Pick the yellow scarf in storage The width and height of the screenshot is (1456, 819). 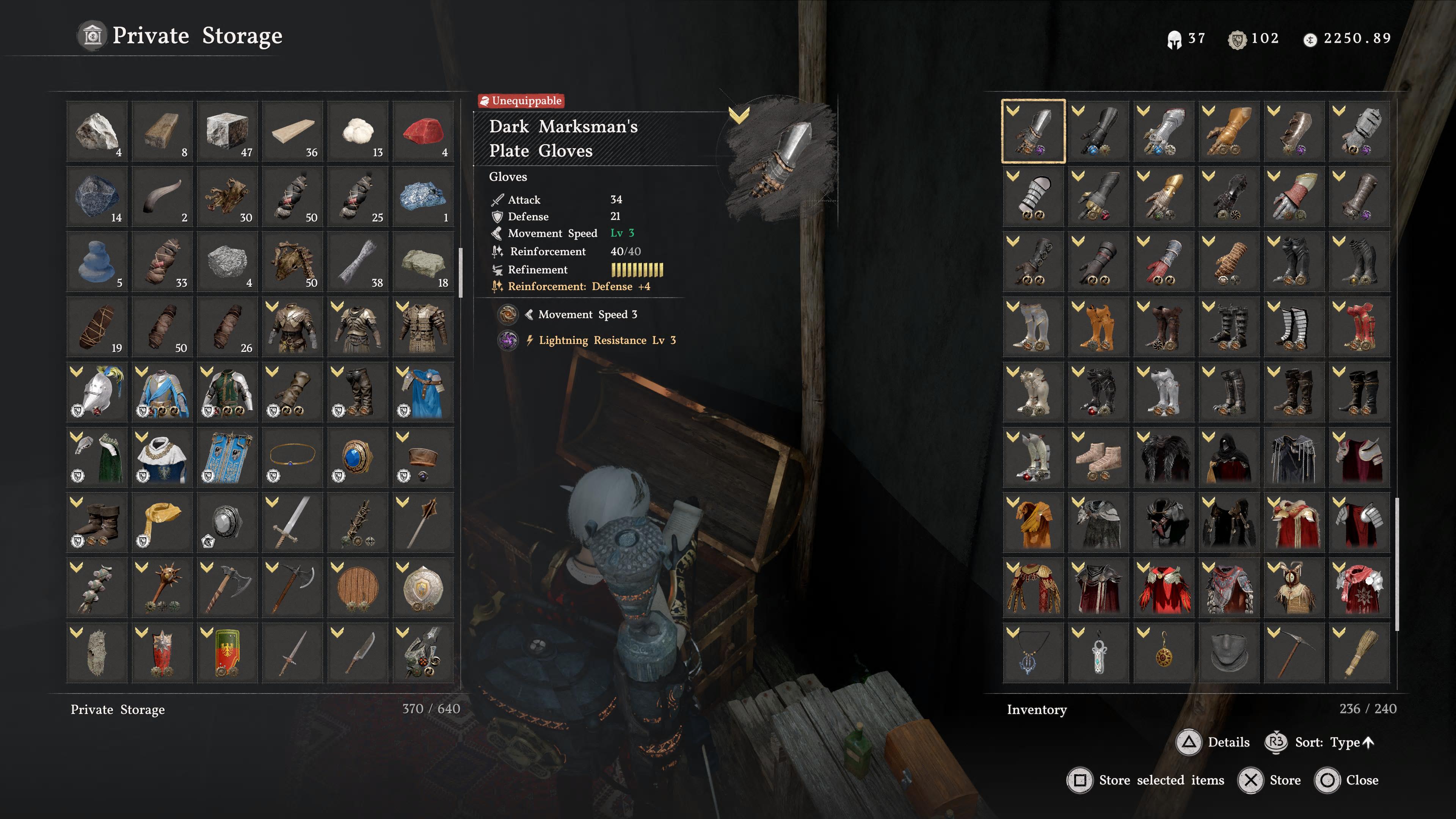tap(162, 522)
